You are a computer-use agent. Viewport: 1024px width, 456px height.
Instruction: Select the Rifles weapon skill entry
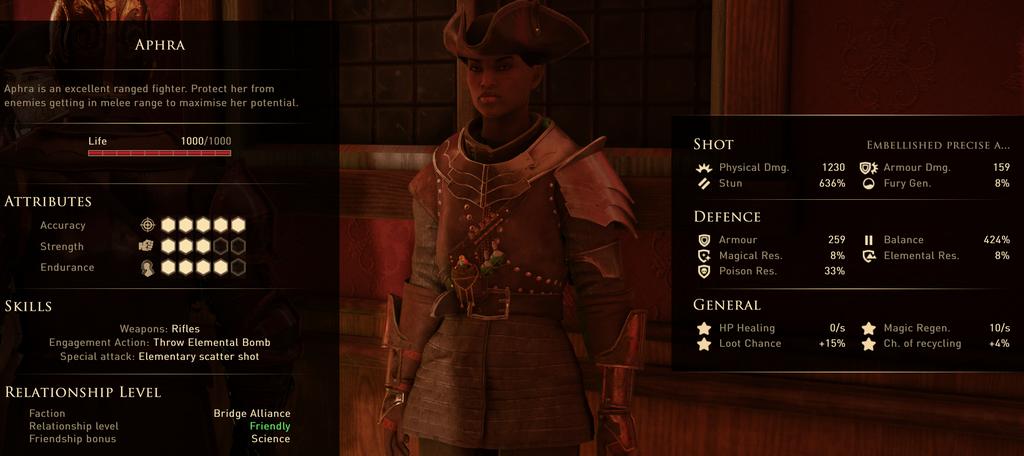(x=186, y=328)
